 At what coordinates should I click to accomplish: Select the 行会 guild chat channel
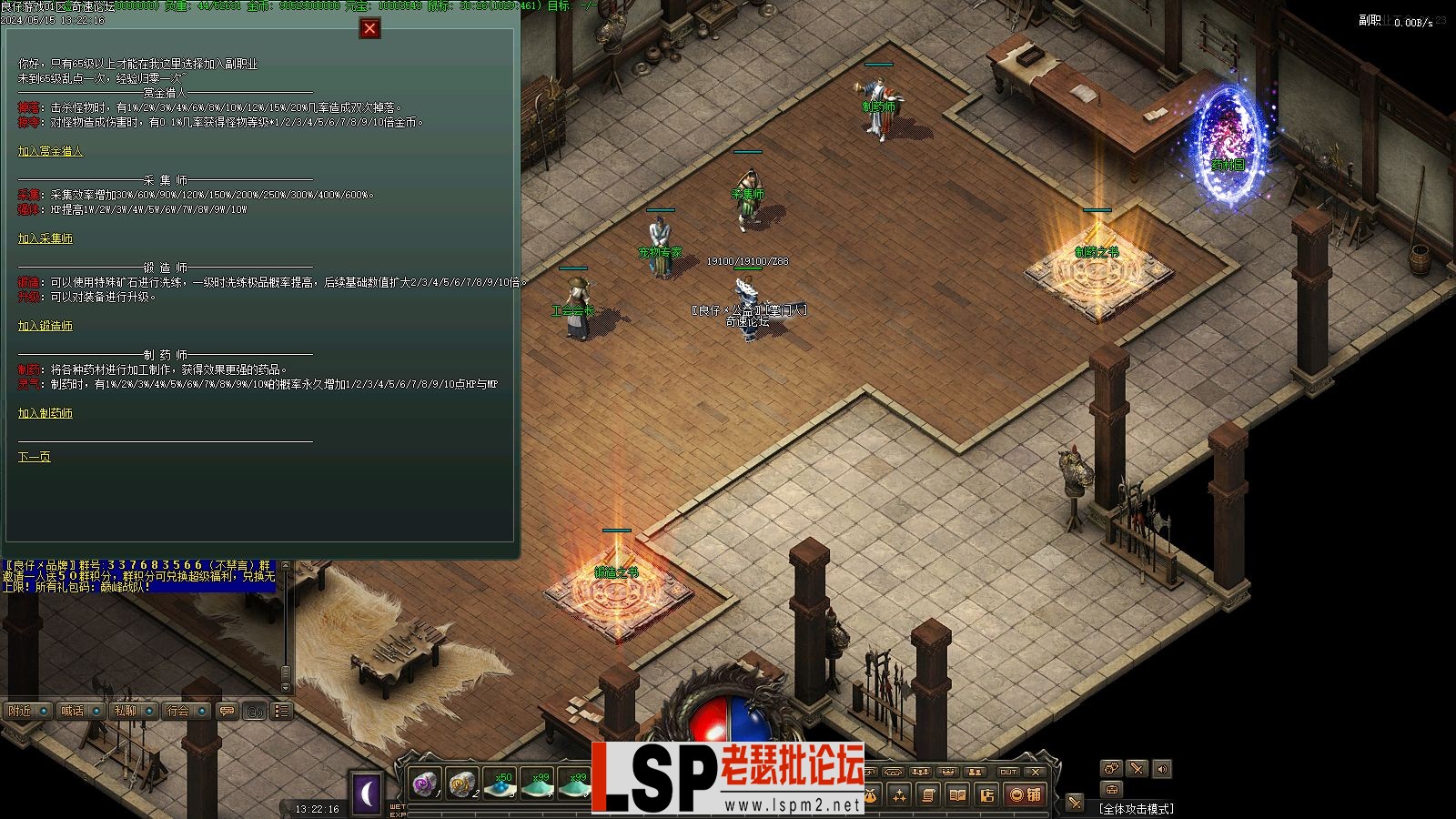[178, 711]
